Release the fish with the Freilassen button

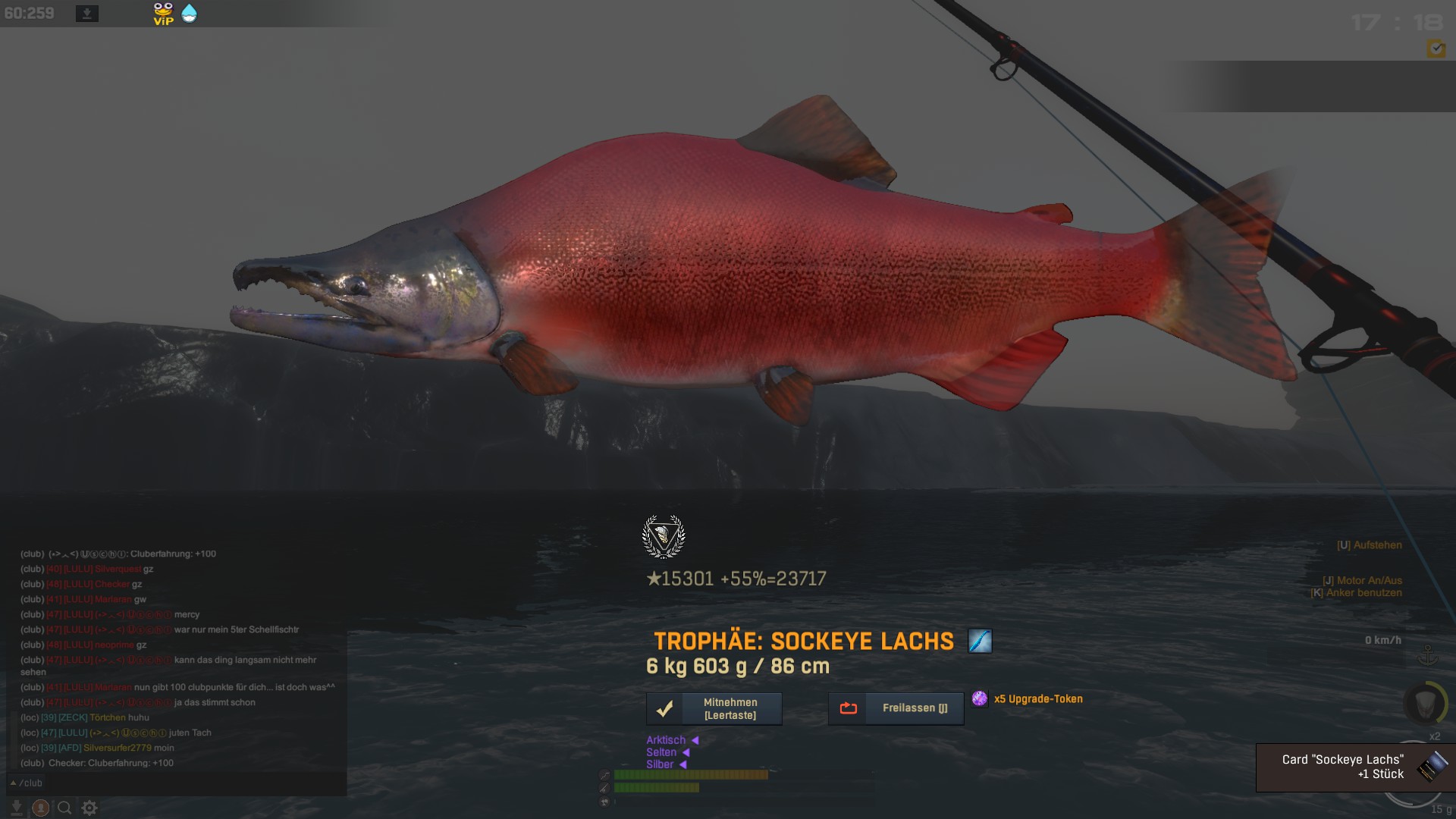pyautogui.click(x=896, y=709)
